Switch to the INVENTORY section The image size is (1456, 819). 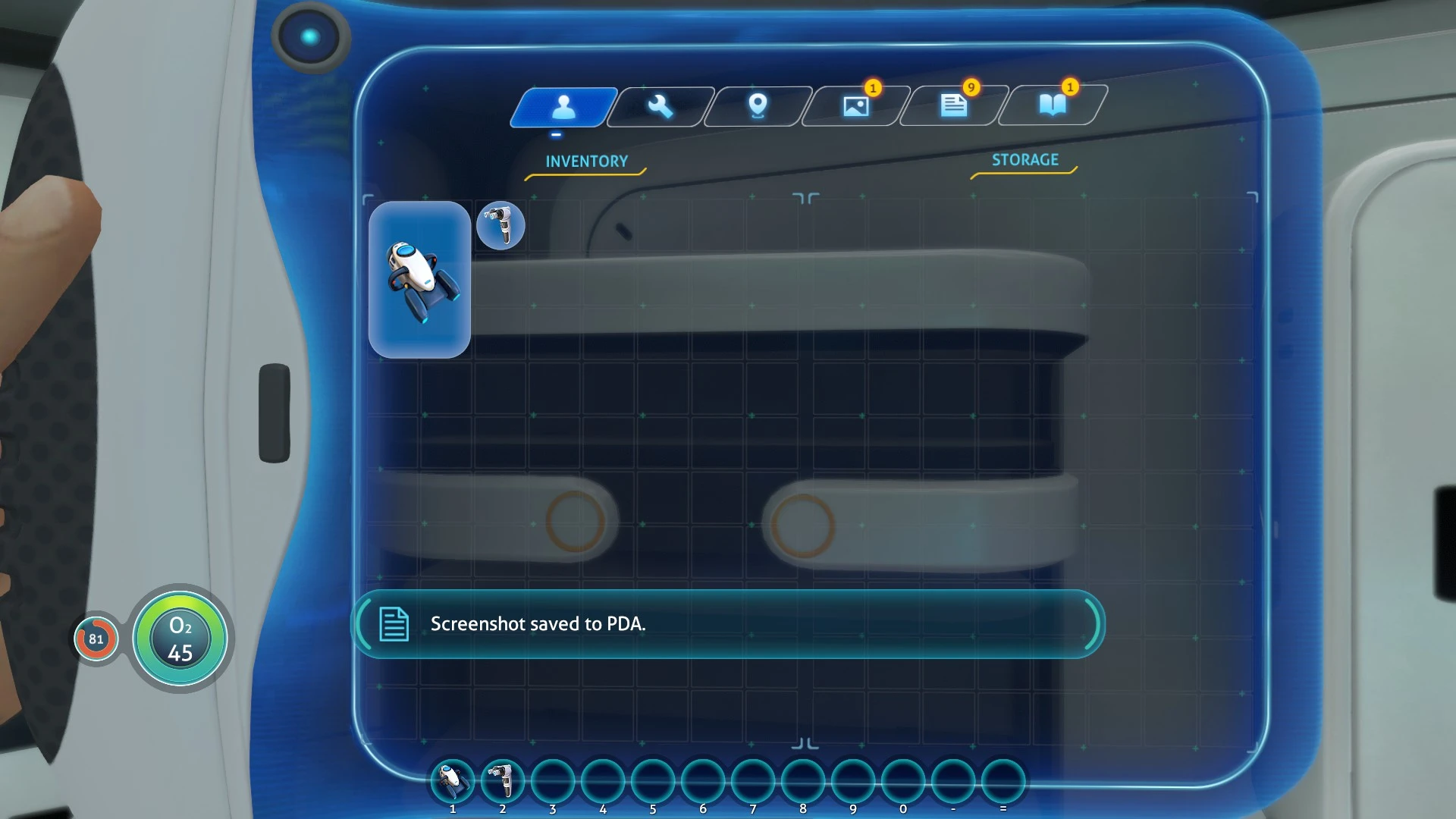pyautogui.click(x=585, y=160)
